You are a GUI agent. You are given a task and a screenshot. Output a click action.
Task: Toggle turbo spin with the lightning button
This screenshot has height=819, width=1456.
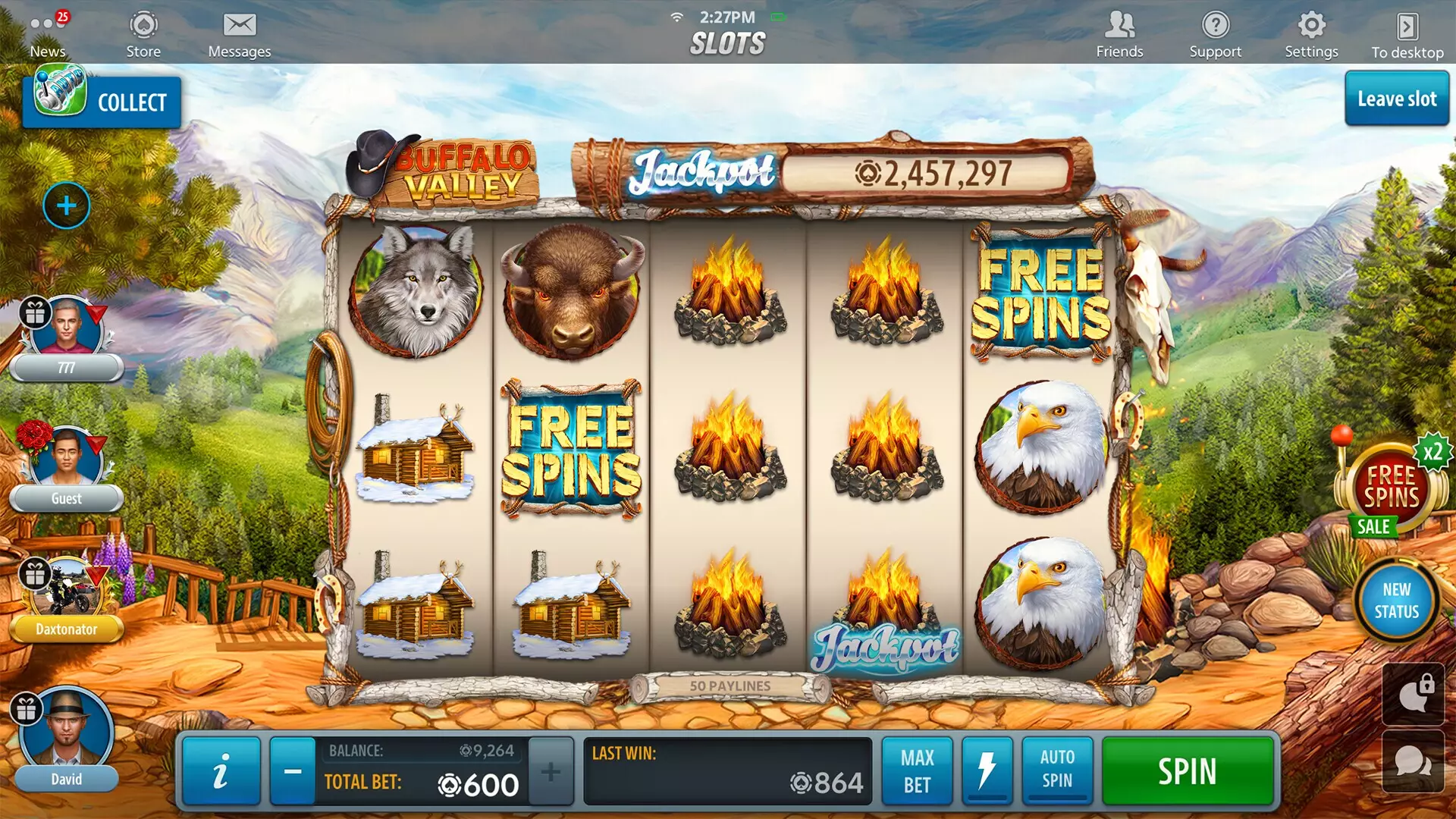point(988,771)
